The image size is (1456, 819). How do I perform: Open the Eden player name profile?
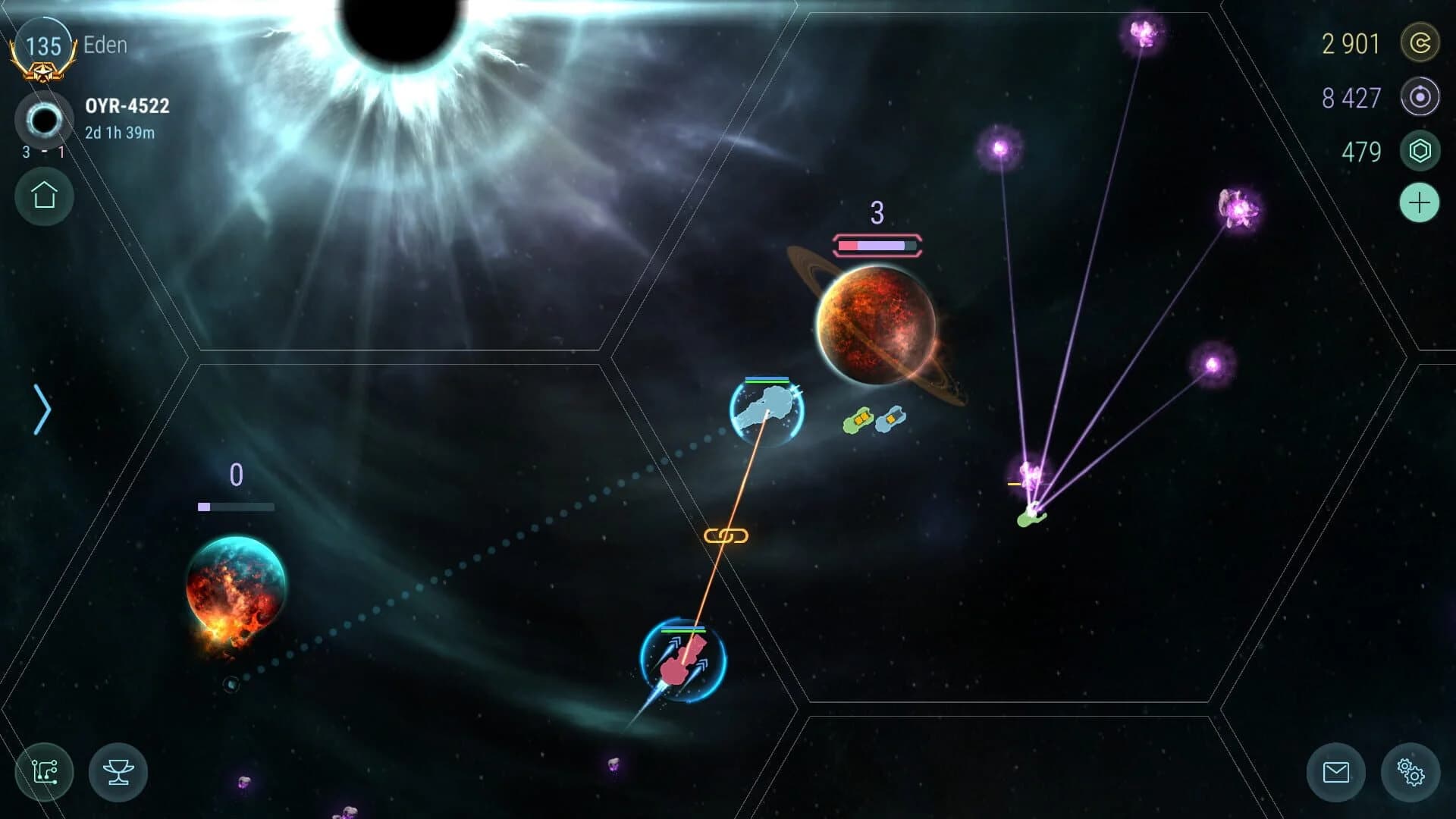tap(105, 45)
